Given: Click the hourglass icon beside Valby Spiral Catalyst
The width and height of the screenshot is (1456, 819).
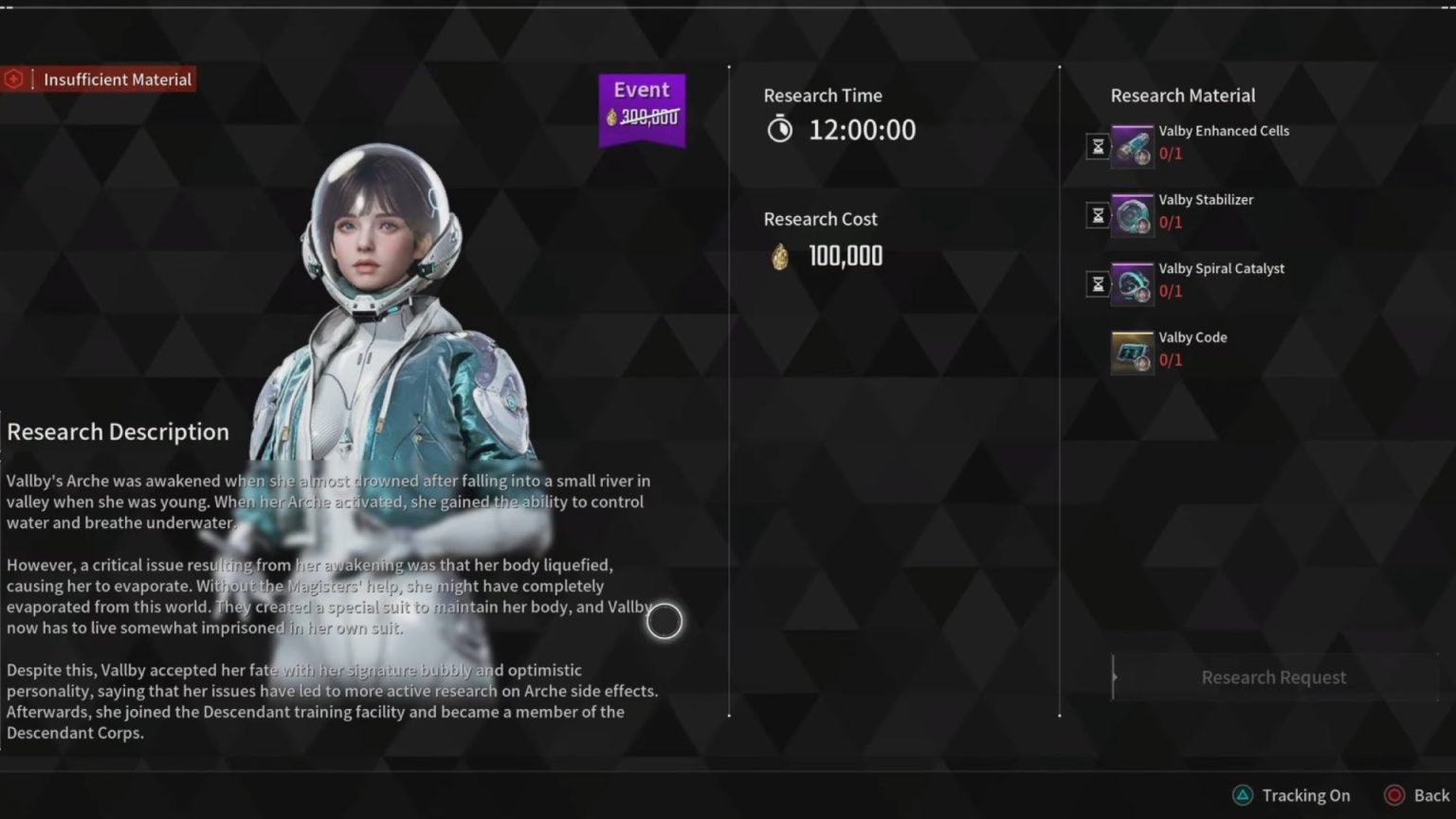Looking at the screenshot, I should [1097, 283].
